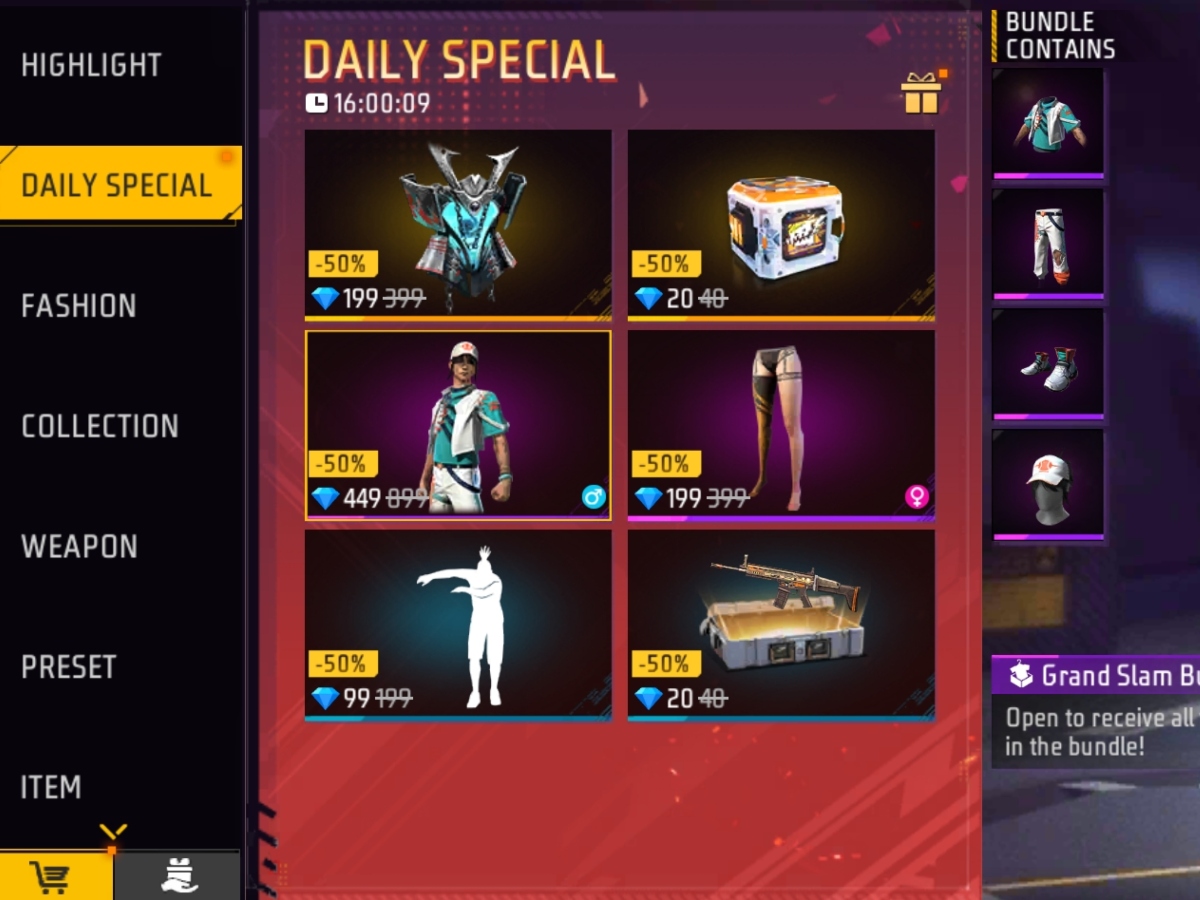The image size is (1200, 900).
Task: Switch to the Fashion category
Action: 79,306
